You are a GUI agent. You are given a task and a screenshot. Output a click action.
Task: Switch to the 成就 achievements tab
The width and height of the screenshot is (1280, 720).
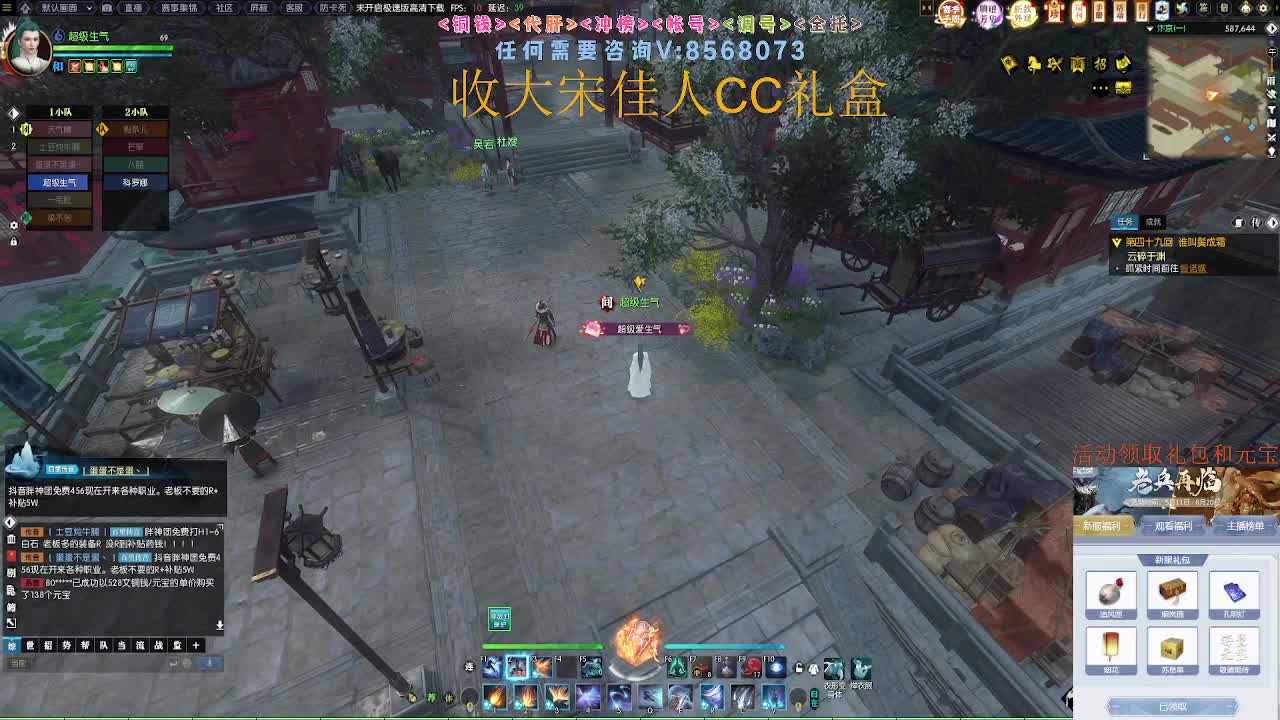pos(1155,221)
